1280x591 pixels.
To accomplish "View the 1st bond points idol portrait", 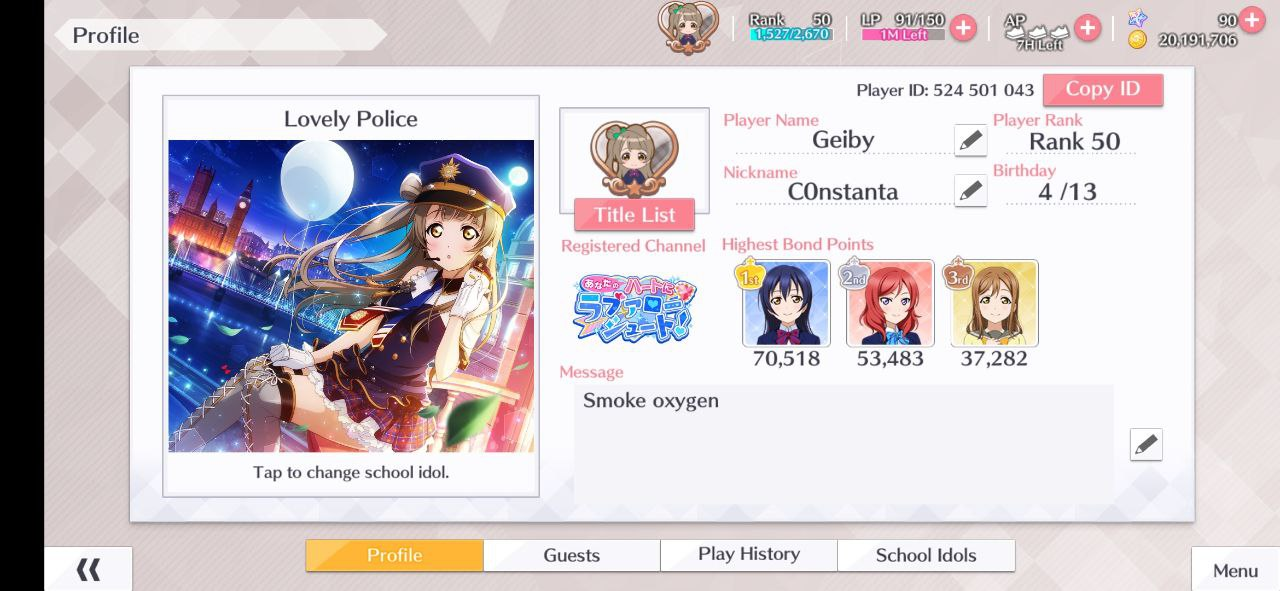I will pyautogui.click(x=786, y=303).
